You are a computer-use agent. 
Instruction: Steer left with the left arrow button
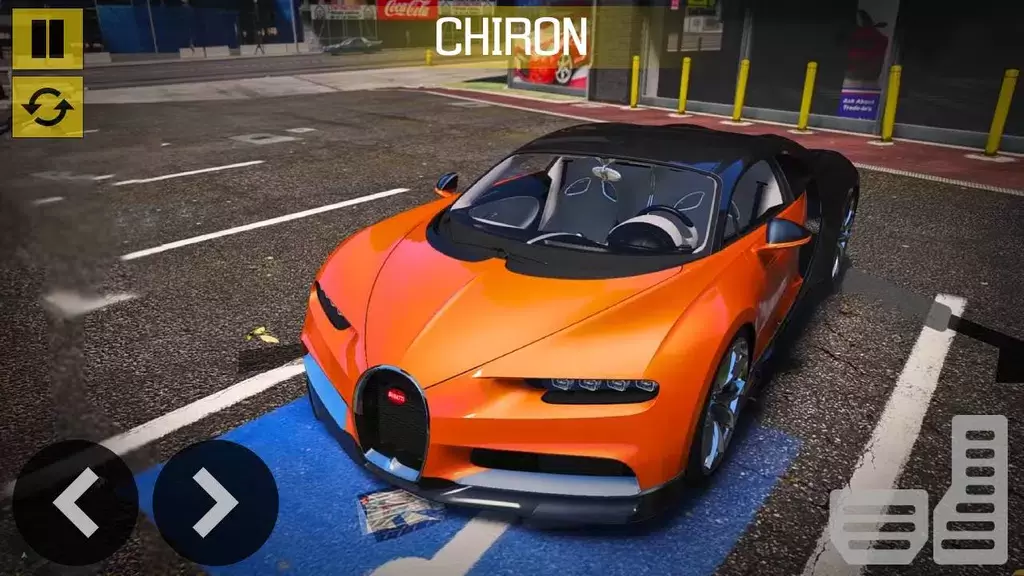[75, 502]
